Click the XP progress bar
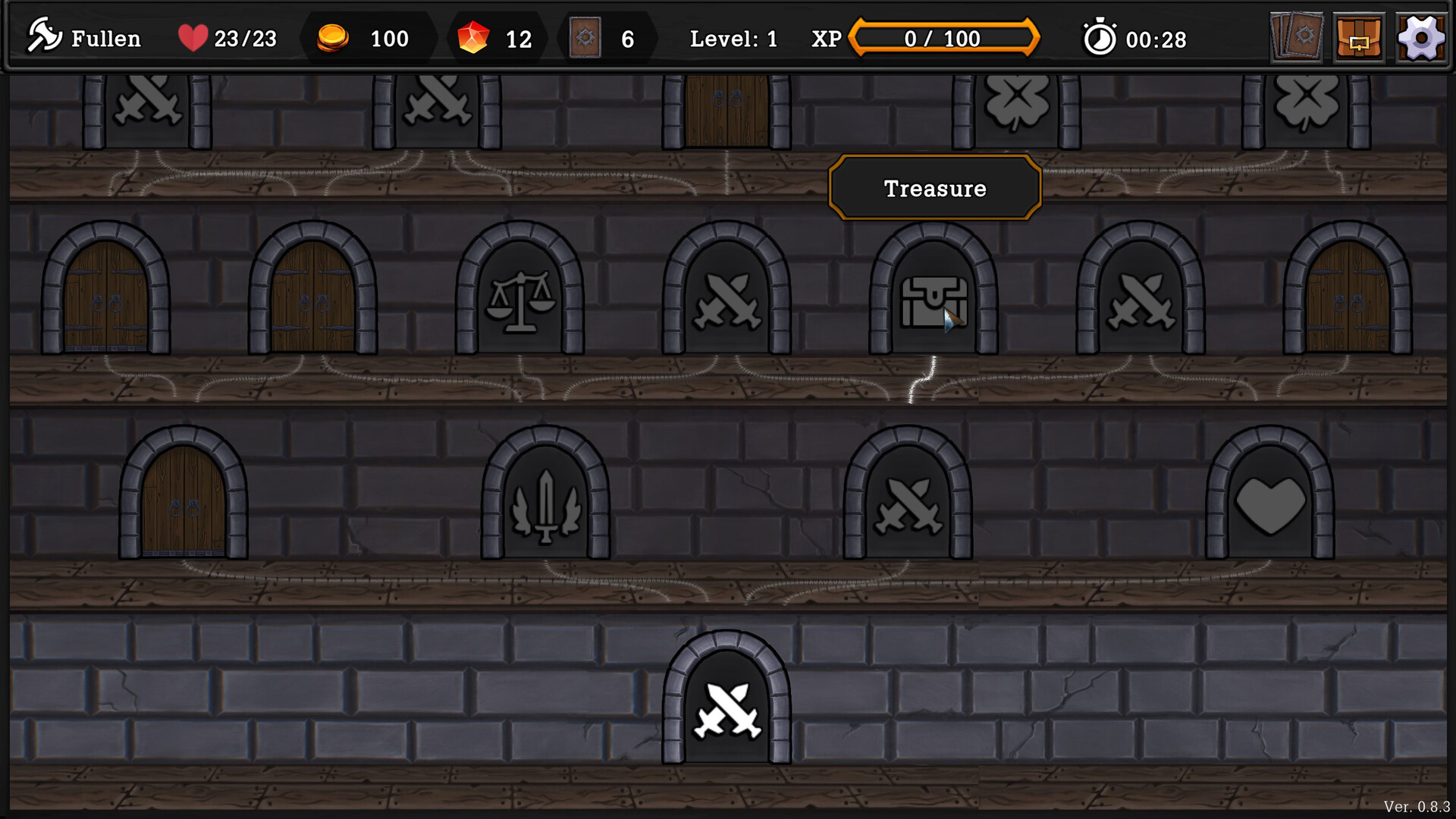The height and width of the screenshot is (819, 1456). click(944, 38)
